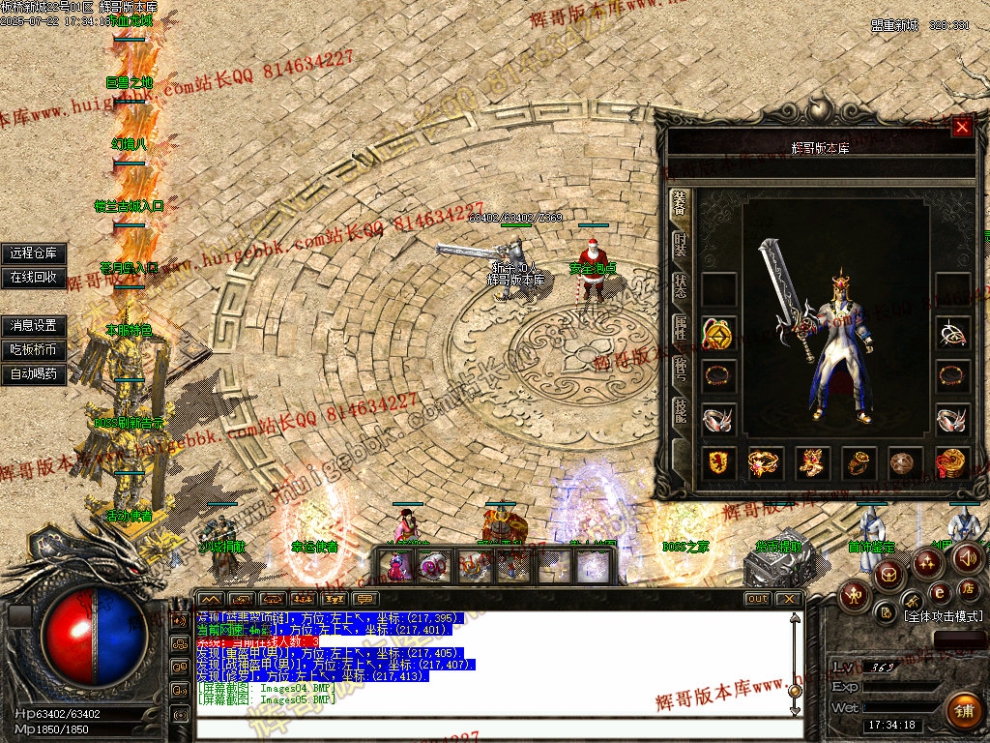Open 消息设置 message settings
990x743 pixels.
point(34,326)
